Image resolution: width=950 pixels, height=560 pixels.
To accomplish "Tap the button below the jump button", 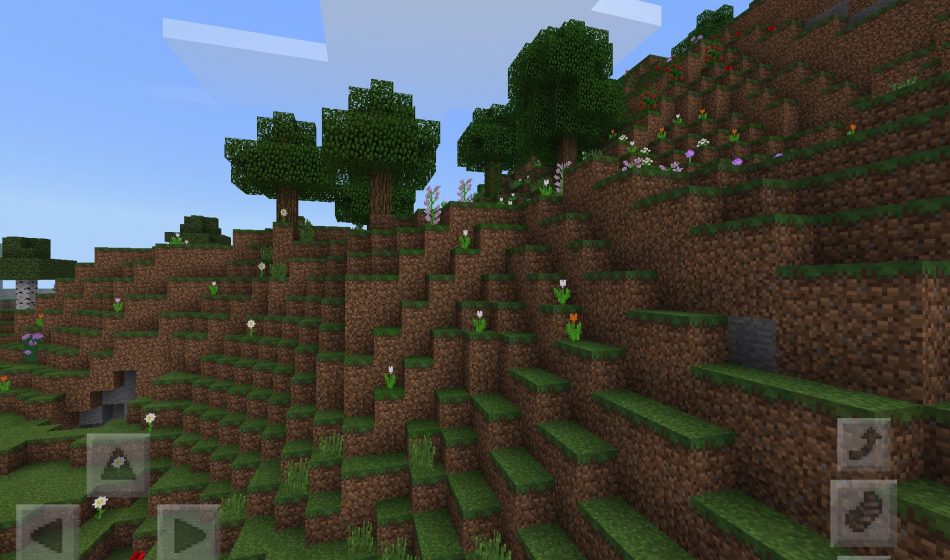I will point(863,512).
